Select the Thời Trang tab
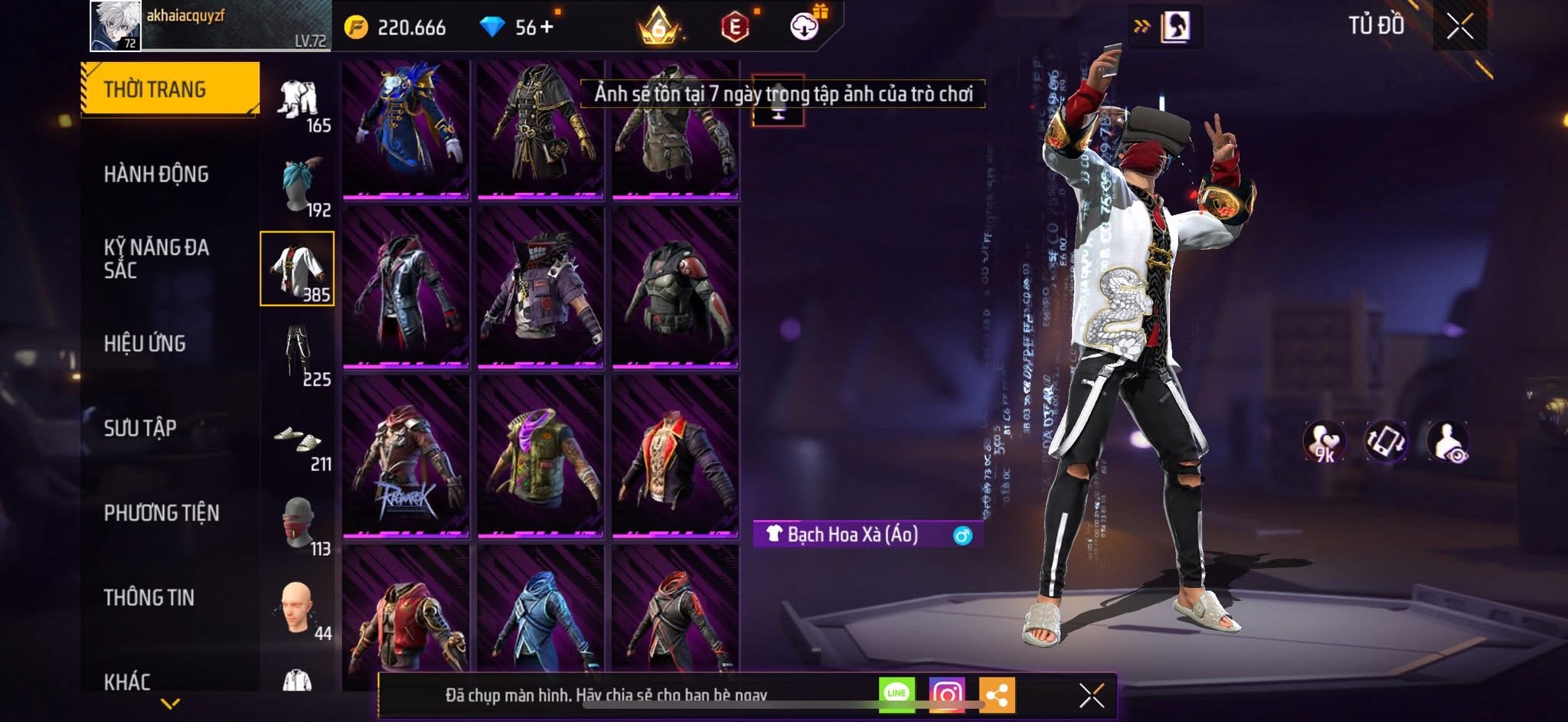 [x=170, y=89]
